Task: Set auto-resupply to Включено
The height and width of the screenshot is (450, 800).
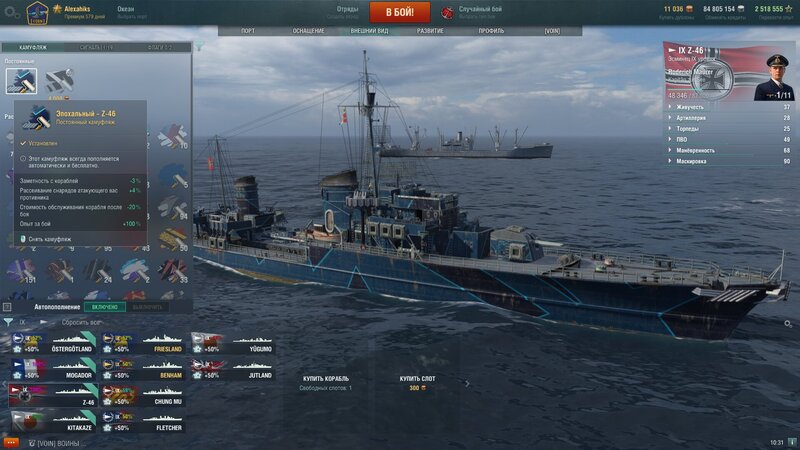Action: 104,307
